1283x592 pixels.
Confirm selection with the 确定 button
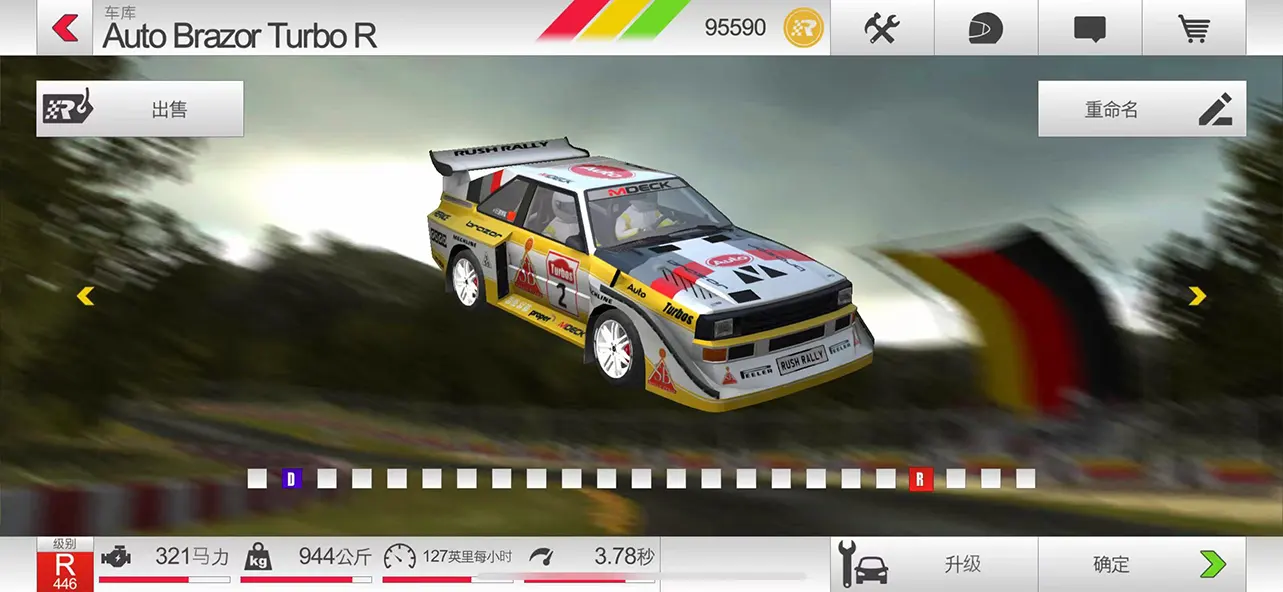click(x=1141, y=565)
